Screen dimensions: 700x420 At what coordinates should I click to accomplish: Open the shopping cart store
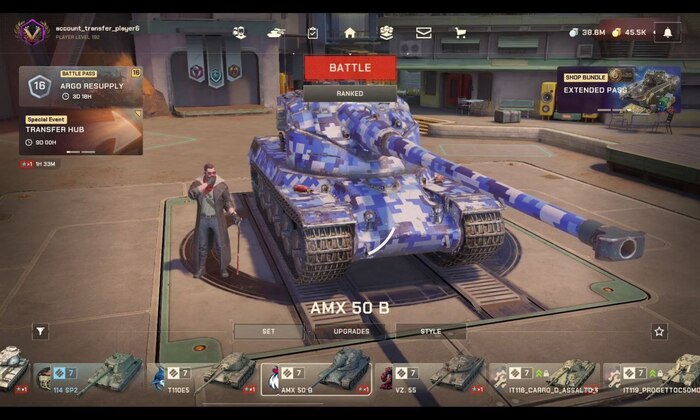click(x=460, y=32)
